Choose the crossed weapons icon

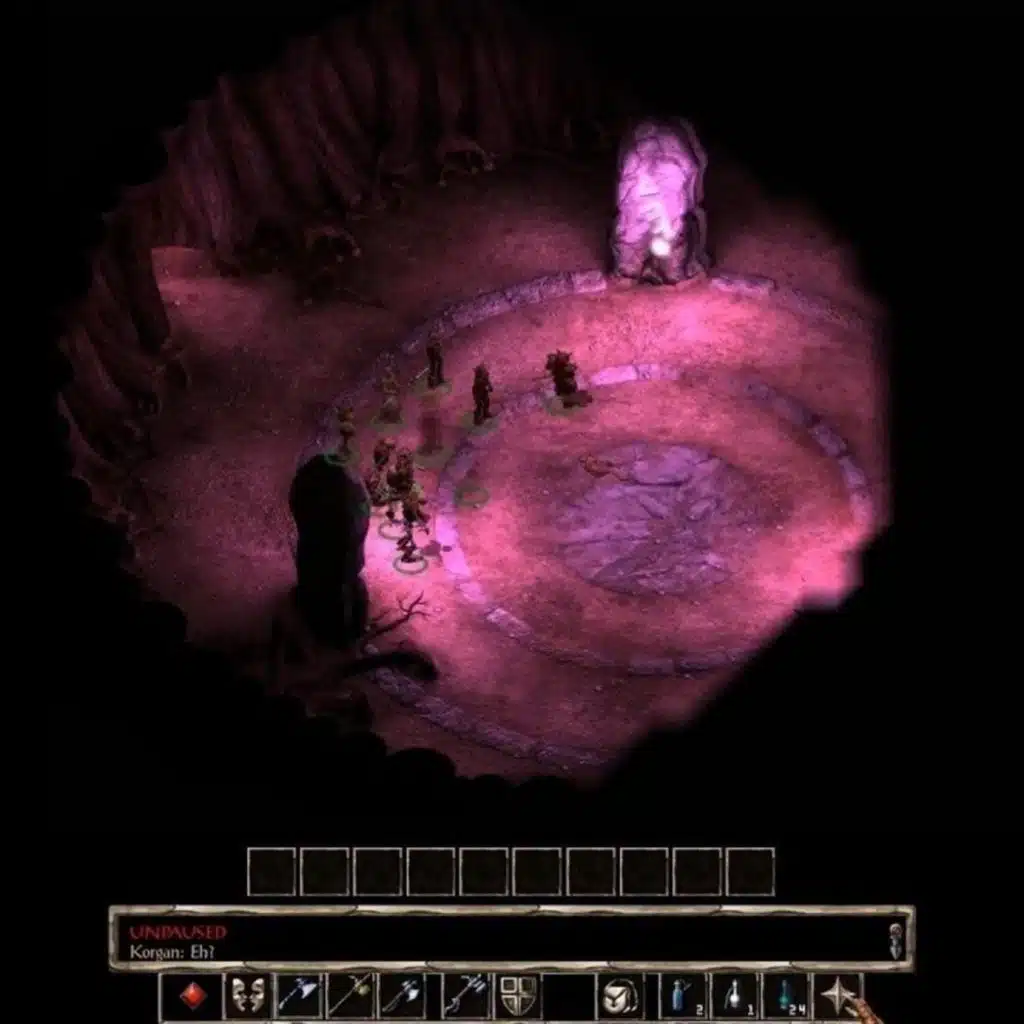464,996
